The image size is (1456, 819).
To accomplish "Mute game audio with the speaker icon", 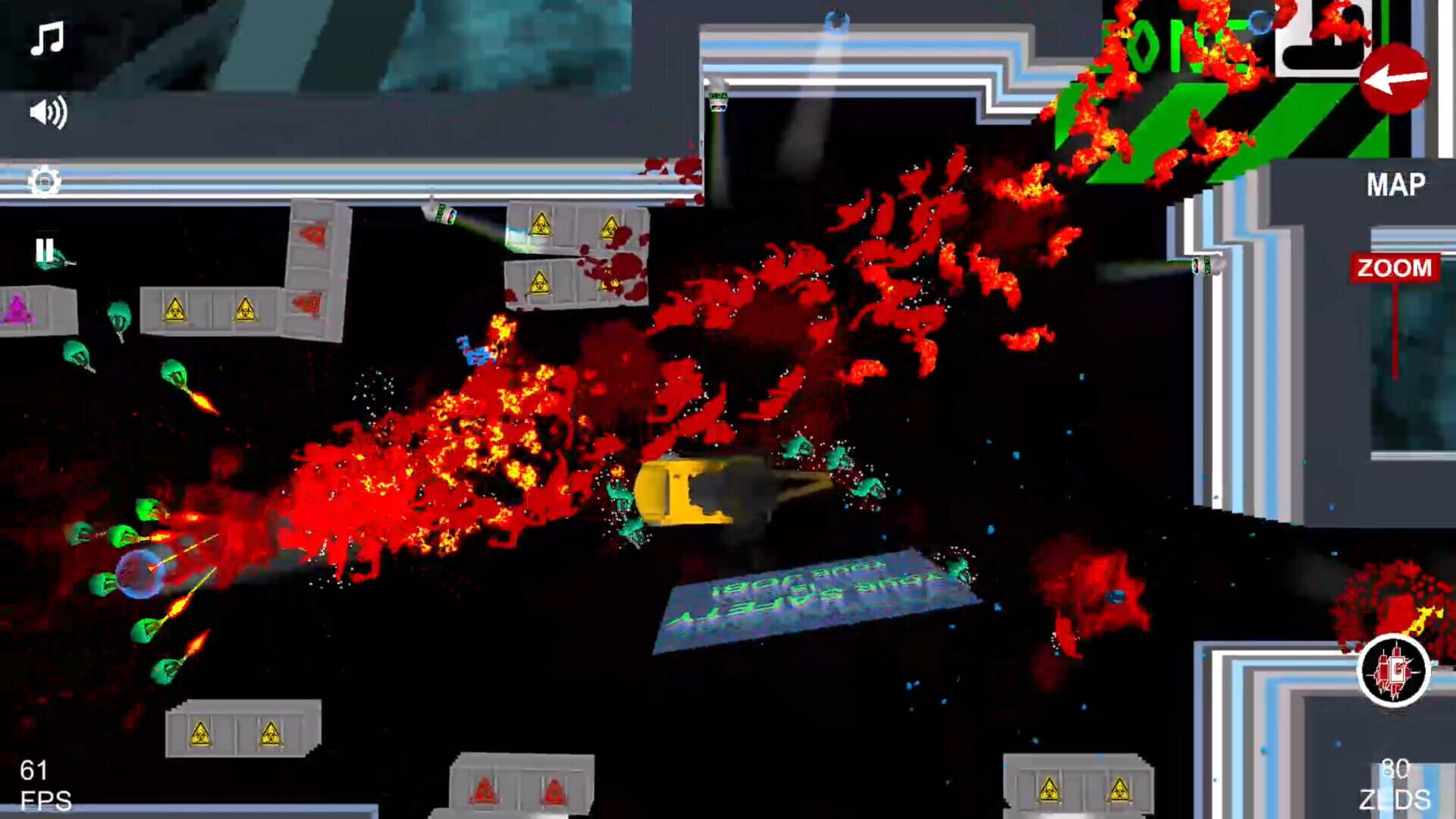I will click(x=45, y=112).
